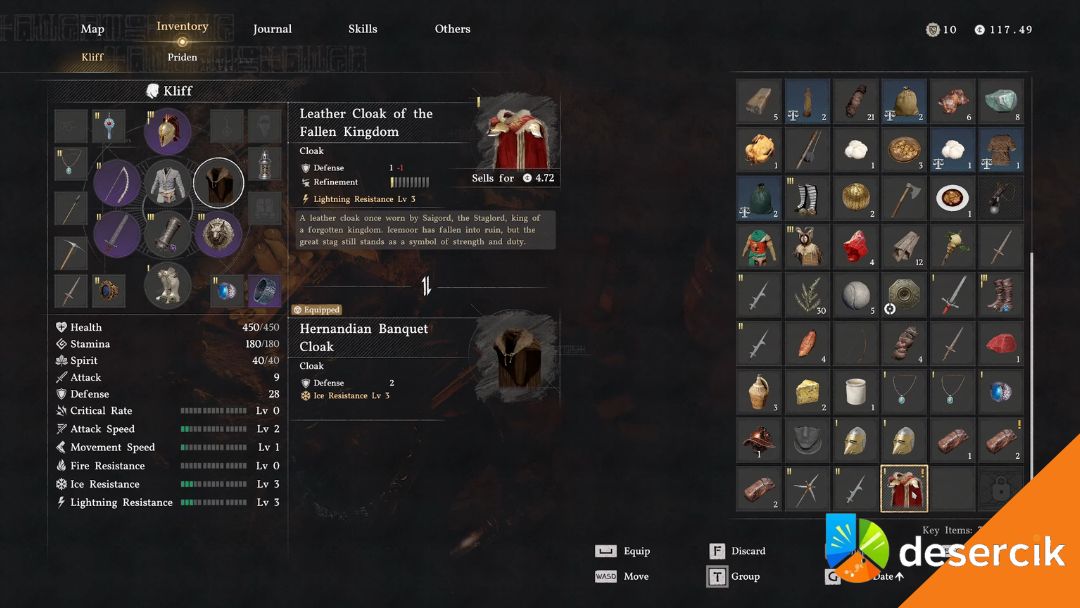Switch to Priden's inventory

click(x=182, y=57)
